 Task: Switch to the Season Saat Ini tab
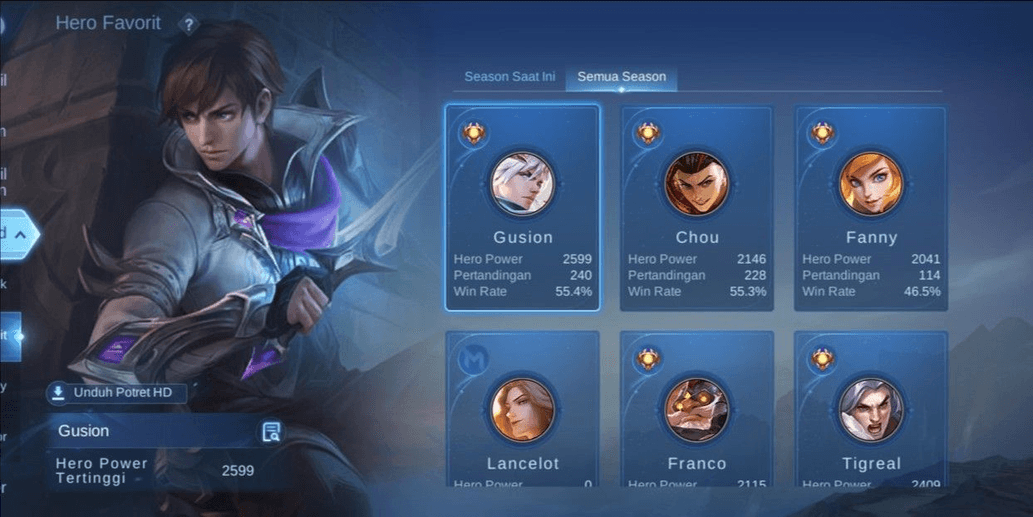tap(509, 77)
